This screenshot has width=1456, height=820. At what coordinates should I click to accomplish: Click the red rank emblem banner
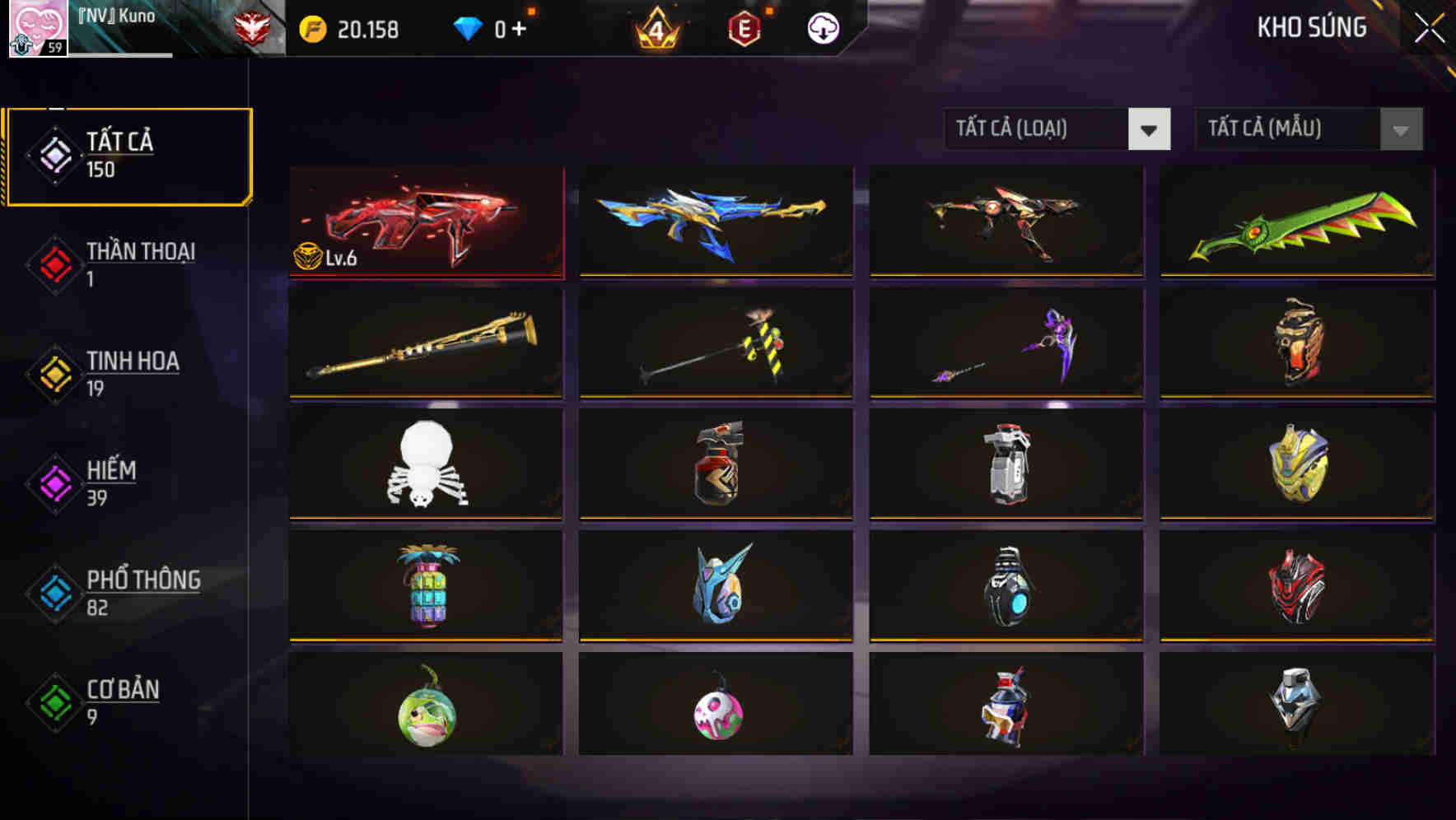(x=253, y=26)
